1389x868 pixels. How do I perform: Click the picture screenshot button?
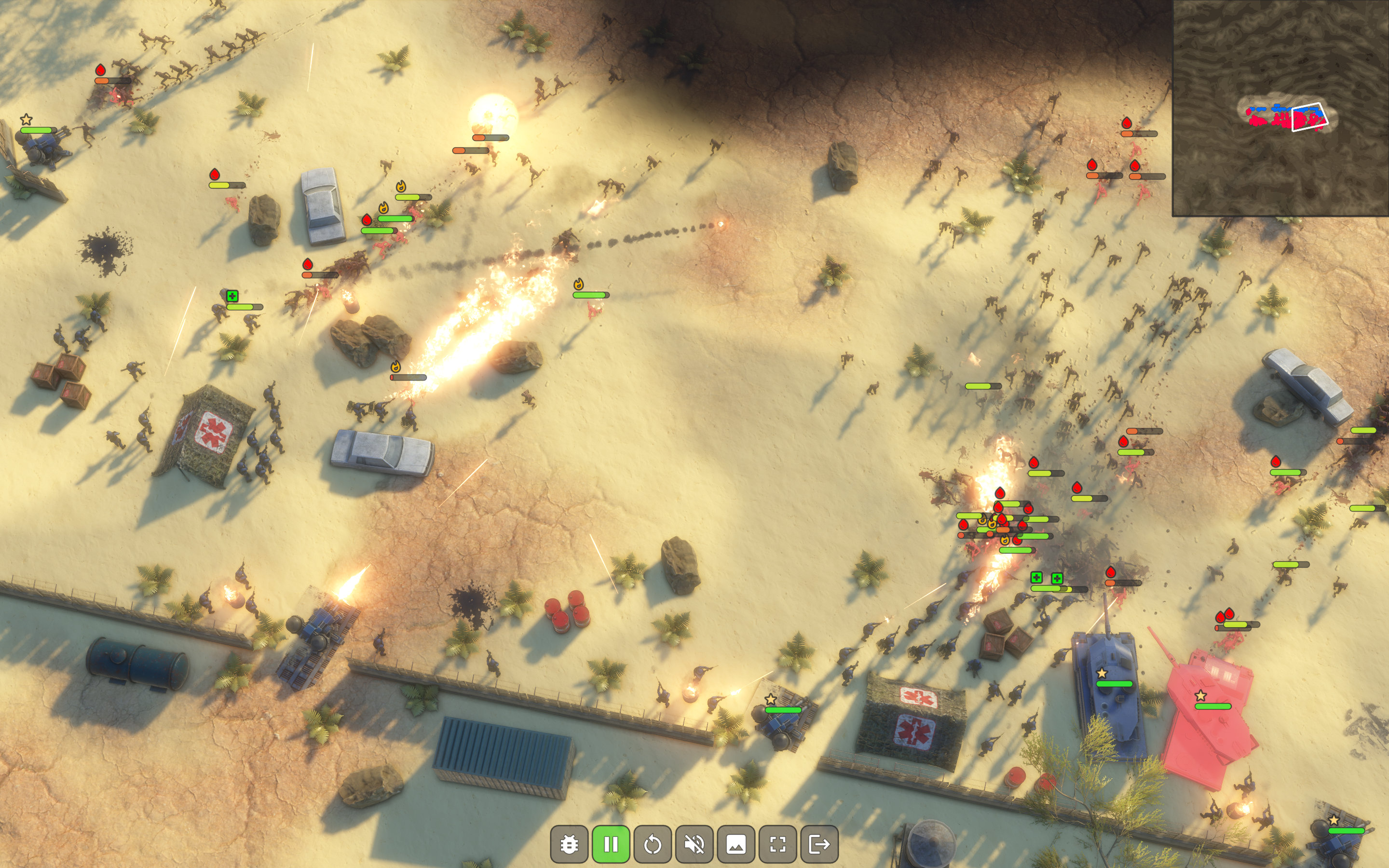736,844
